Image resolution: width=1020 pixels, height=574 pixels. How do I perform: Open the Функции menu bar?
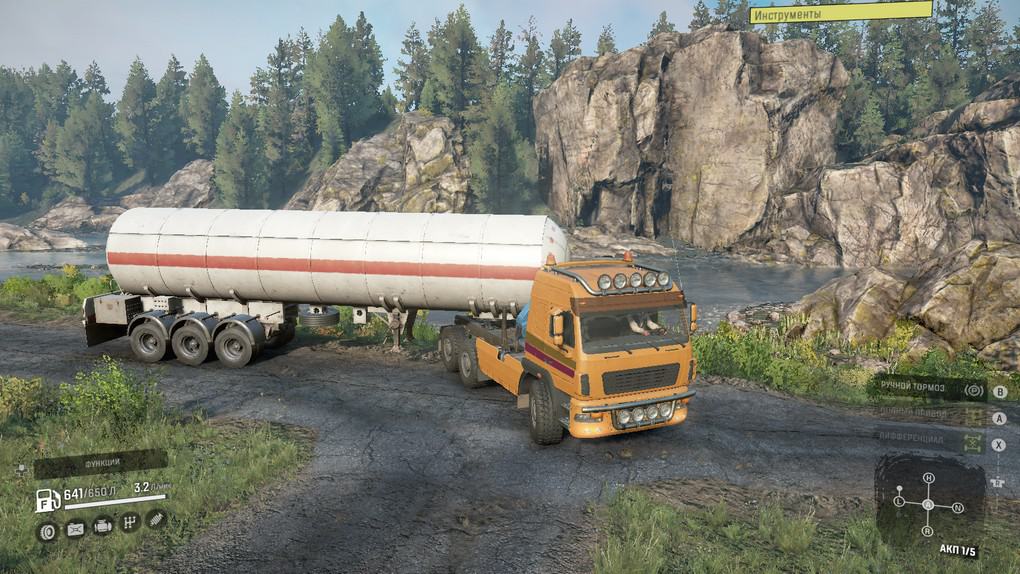click(101, 463)
